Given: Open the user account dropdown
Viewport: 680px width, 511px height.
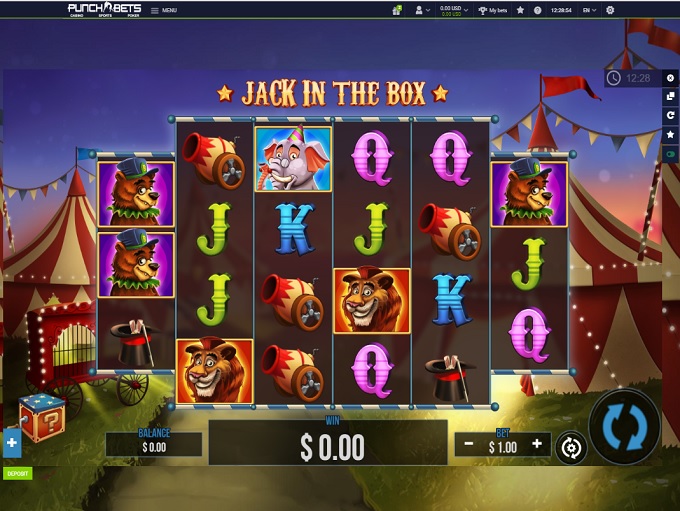Looking at the screenshot, I should (x=422, y=10).
